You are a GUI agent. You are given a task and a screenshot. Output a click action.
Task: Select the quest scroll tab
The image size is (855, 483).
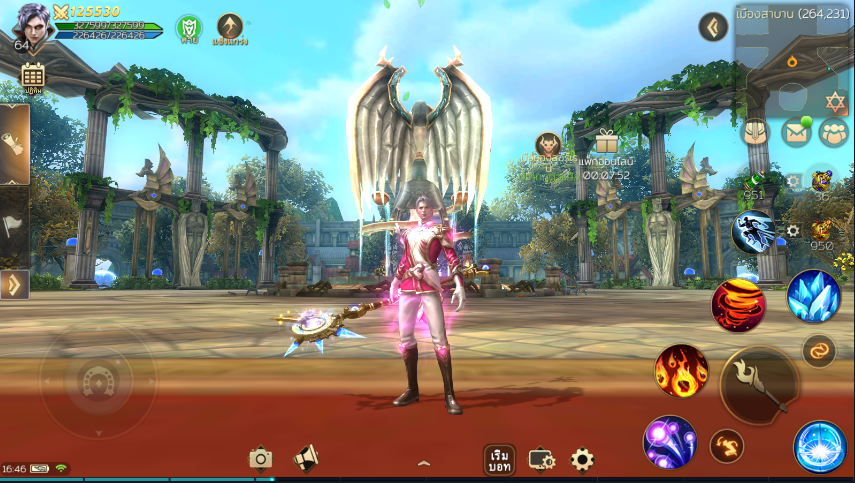click(x=14, y=144)
